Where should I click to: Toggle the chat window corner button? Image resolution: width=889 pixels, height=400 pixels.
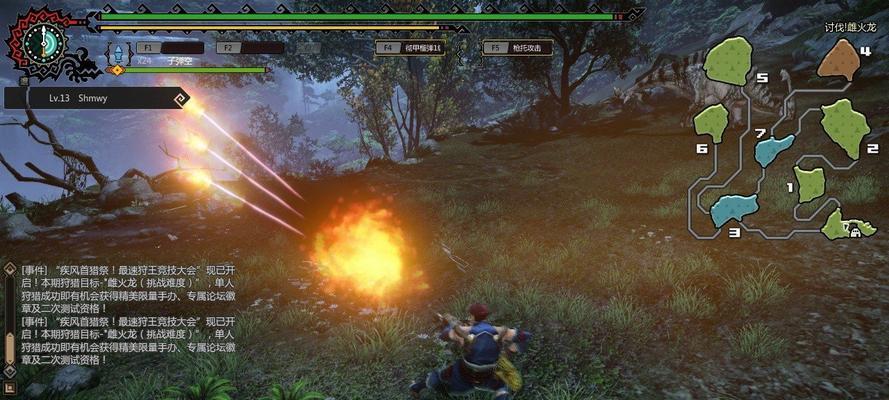click(x=9, y=387)
